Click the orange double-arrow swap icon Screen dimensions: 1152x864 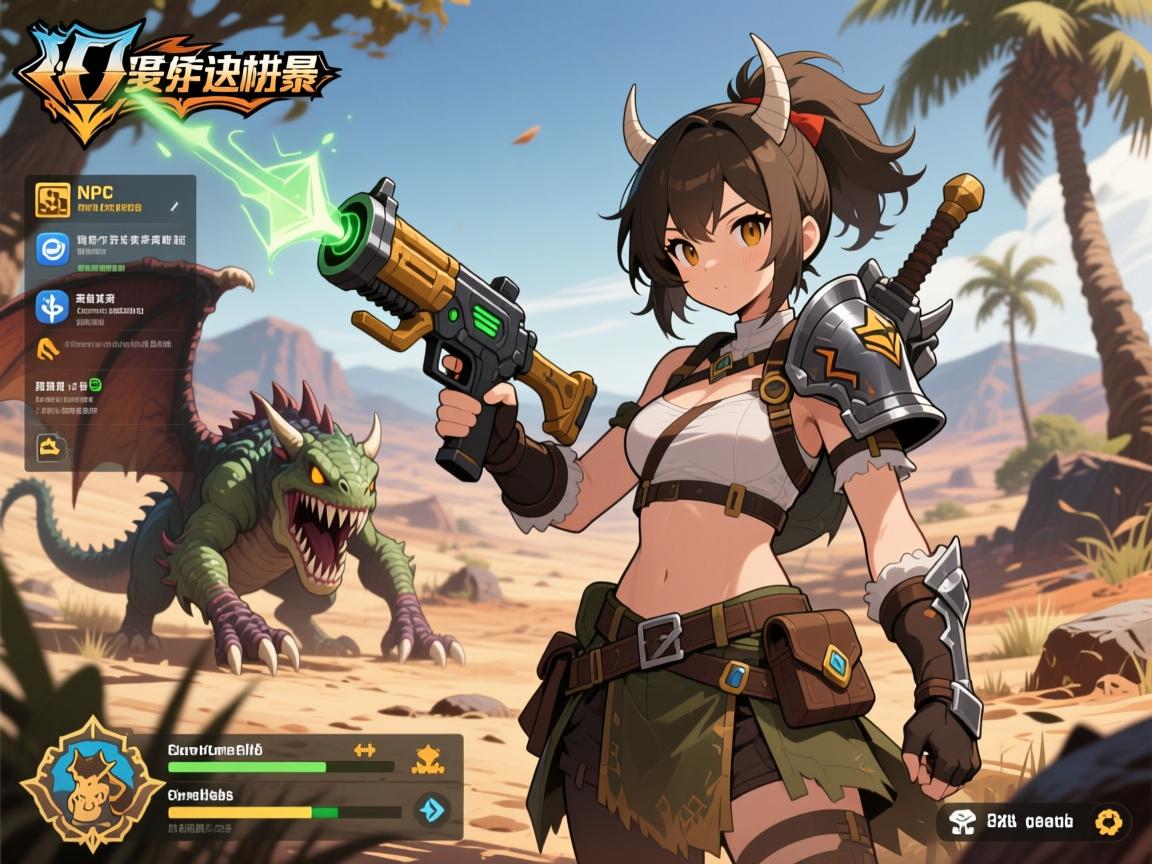pos(365,749)
